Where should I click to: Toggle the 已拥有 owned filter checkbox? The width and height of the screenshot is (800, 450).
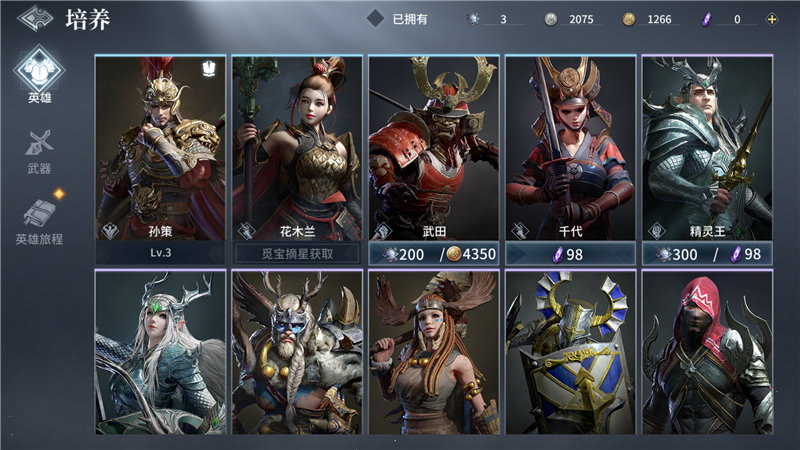pos(375,18)
